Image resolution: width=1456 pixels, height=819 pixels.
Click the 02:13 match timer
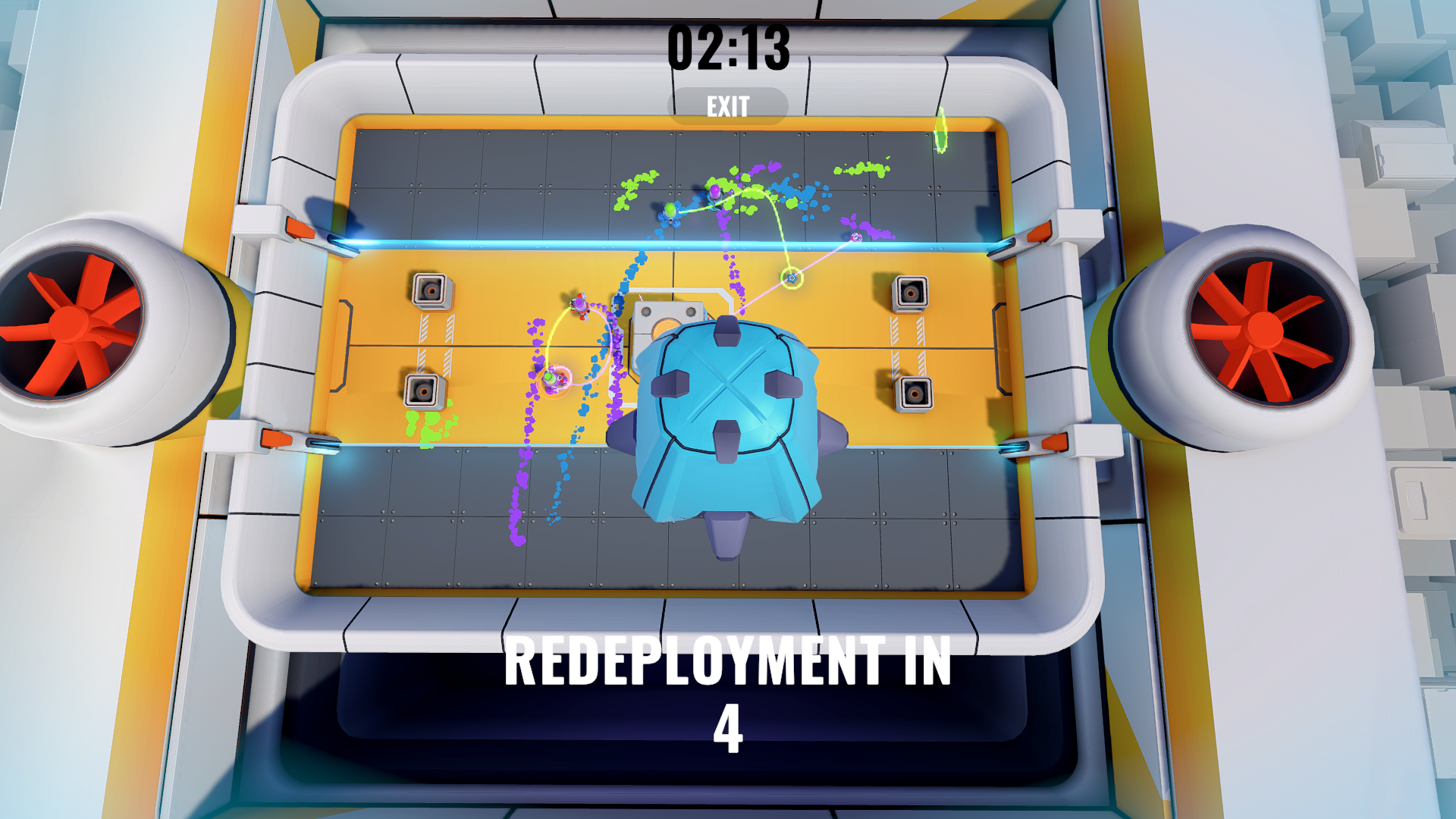[x=726, y=47]
